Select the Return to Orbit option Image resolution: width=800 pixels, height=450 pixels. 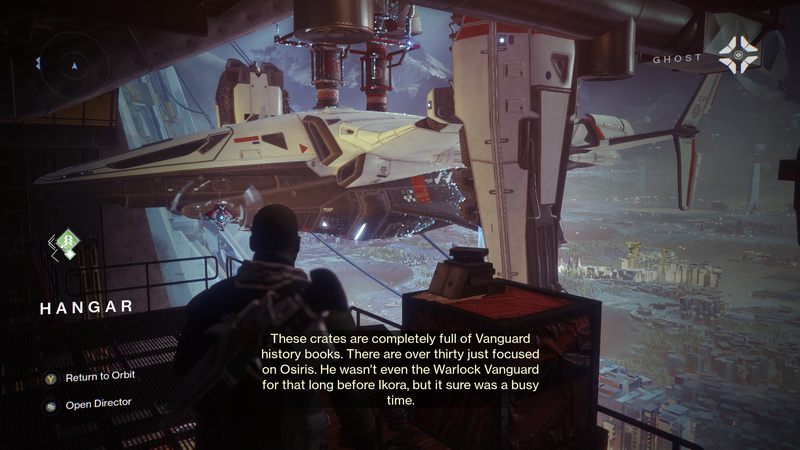pyautogui.click(x=98, y=376)
